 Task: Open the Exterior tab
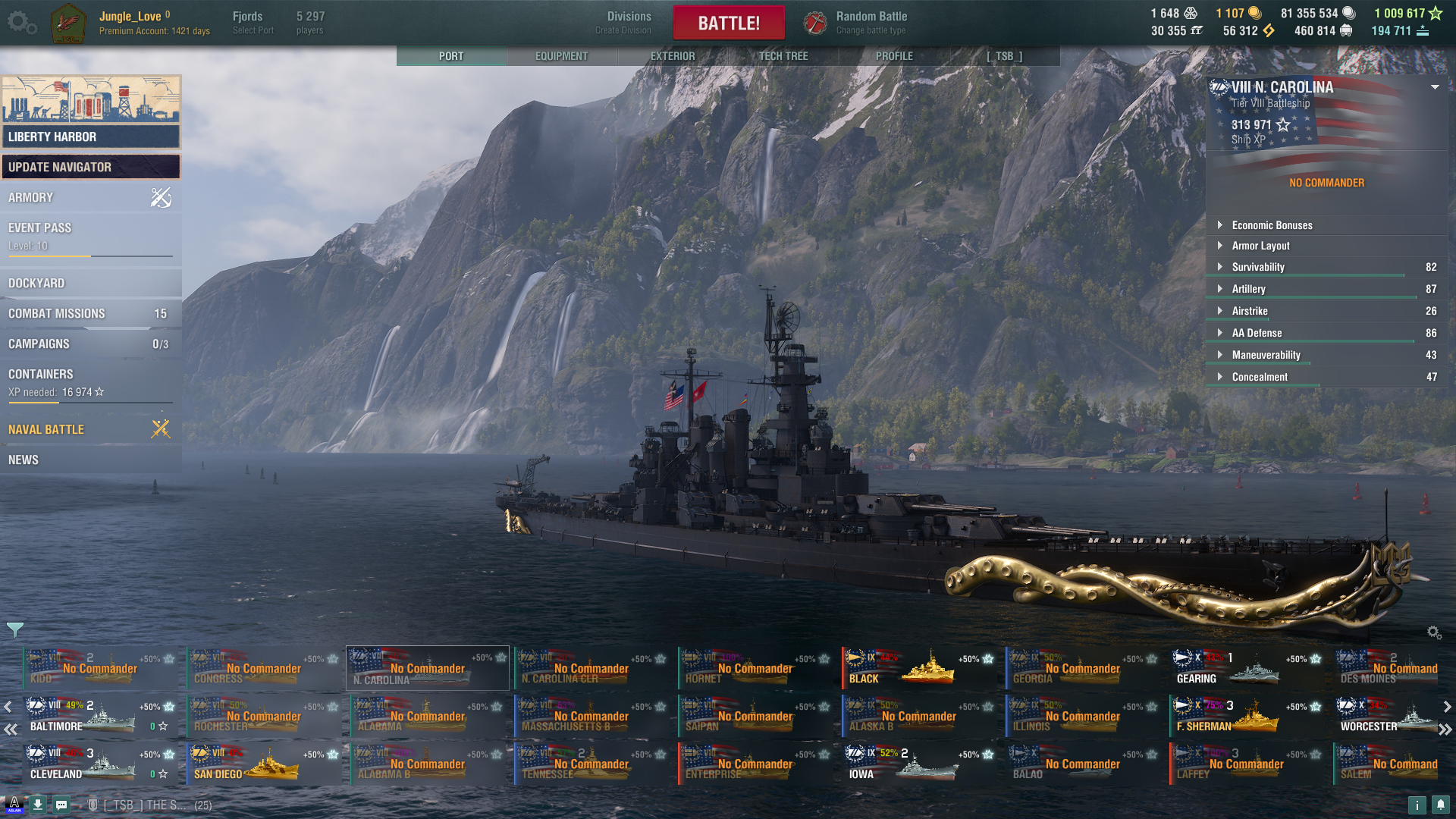click(672, 56)
